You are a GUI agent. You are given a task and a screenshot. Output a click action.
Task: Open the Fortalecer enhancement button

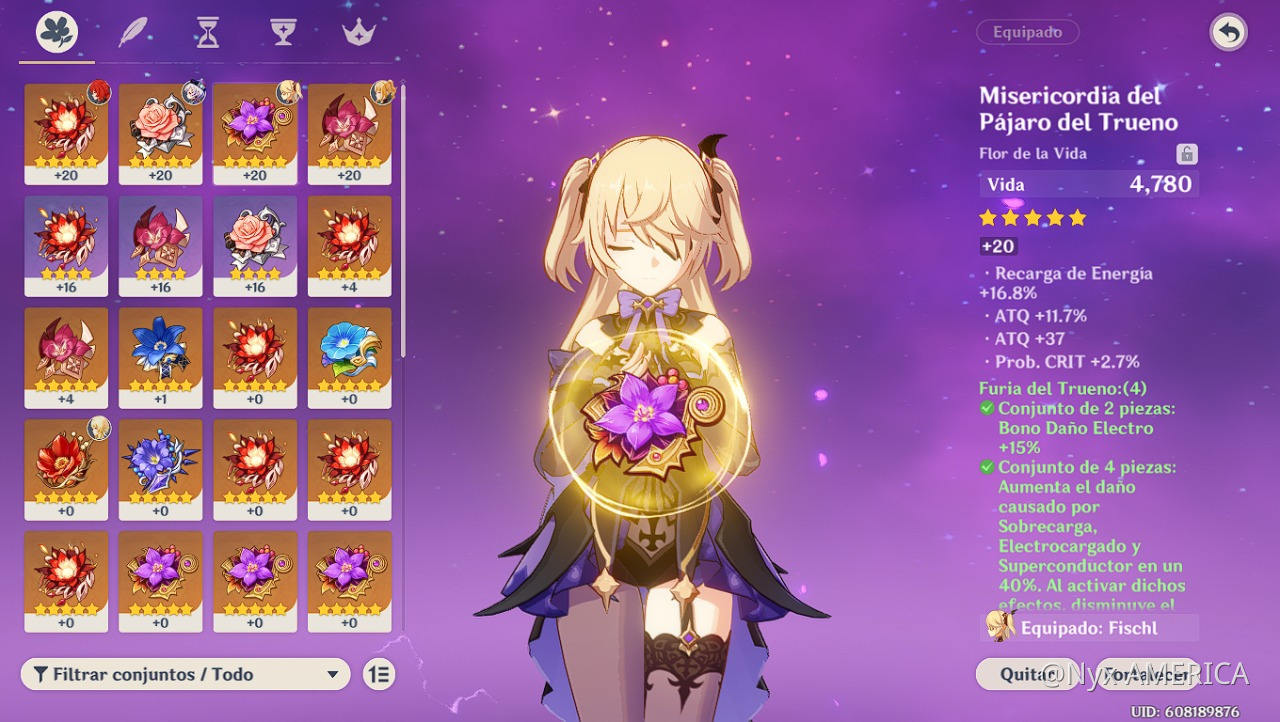(1147, 674)
